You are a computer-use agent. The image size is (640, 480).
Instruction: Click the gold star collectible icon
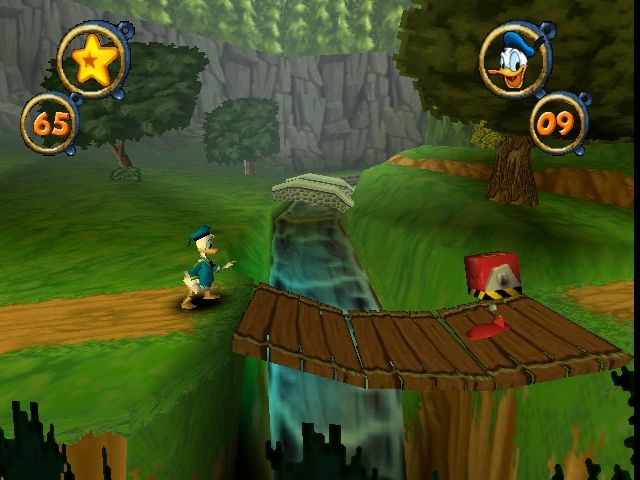point(91,61)
